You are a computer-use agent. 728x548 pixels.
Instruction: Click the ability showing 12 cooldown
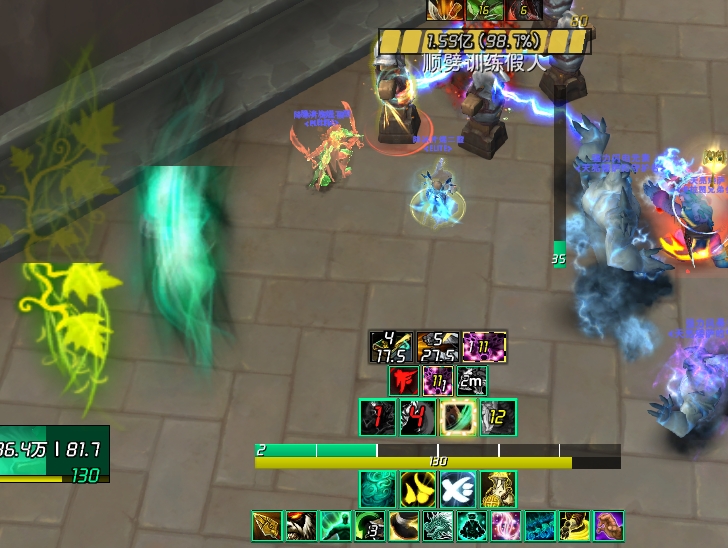pos(497,417)
